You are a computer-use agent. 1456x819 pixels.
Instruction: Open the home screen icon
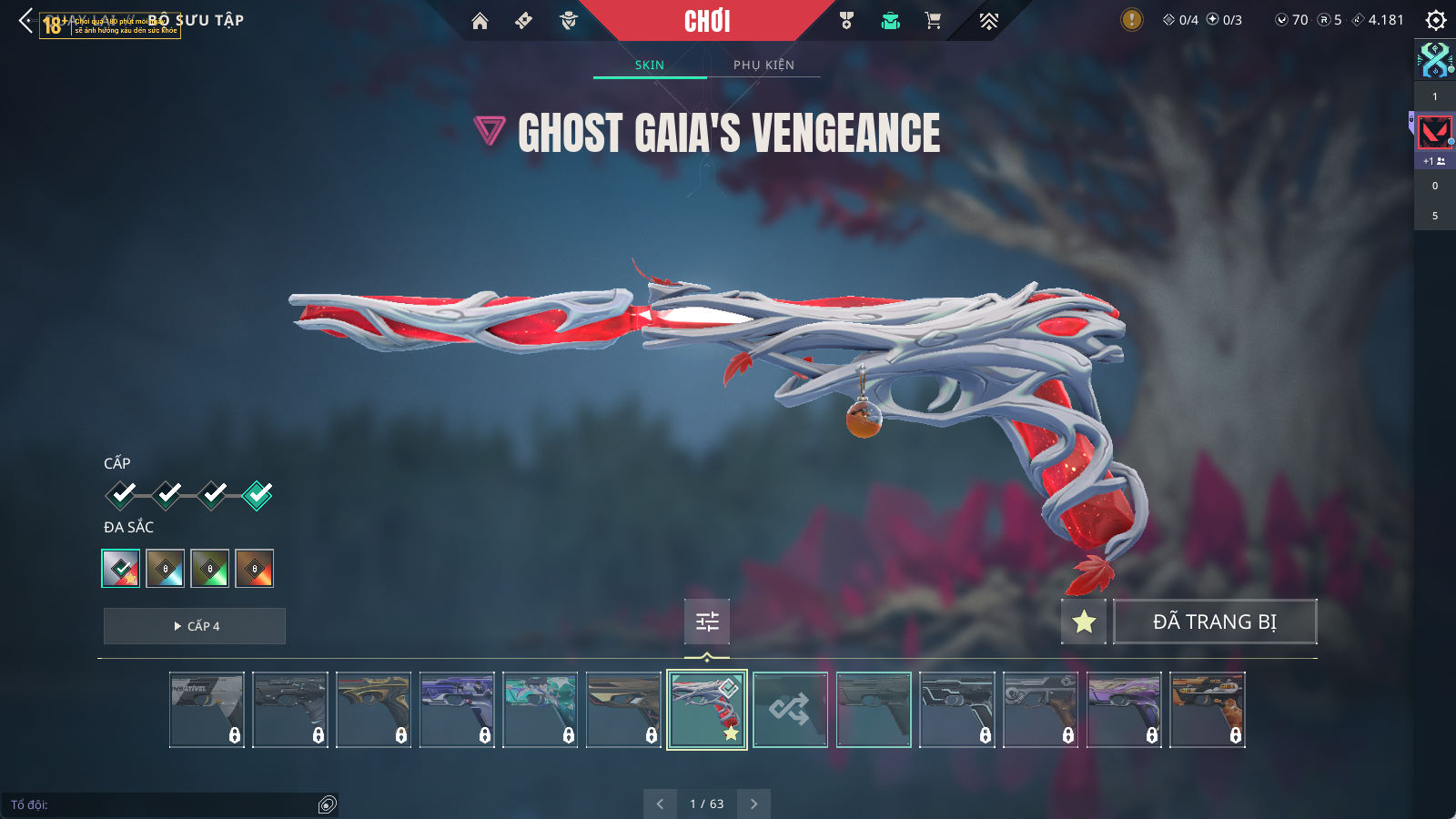pos(480,21)
